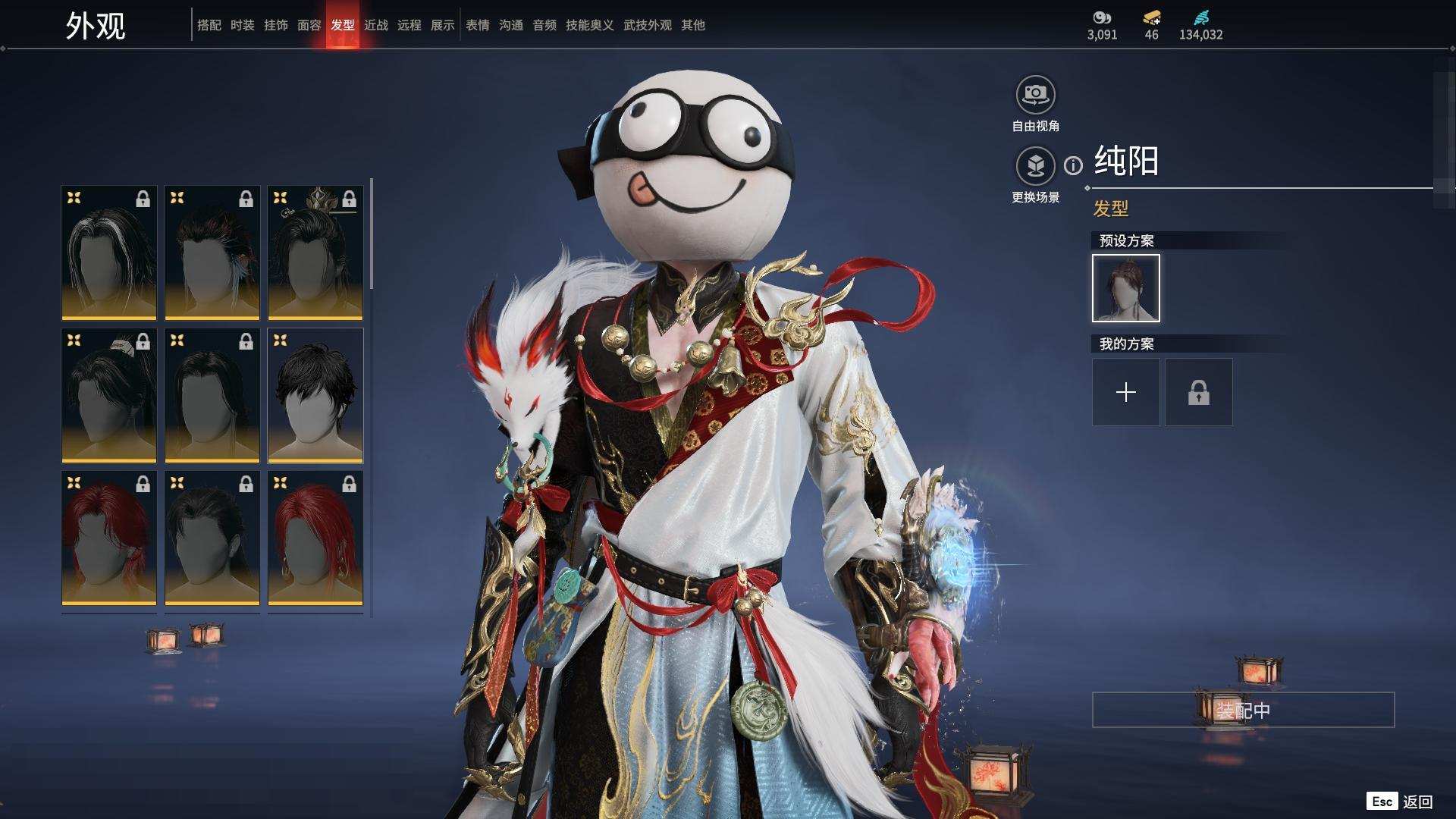Open the 音频 tab
The width and height of the screenshot is (1456, 819).
[544, 25]
